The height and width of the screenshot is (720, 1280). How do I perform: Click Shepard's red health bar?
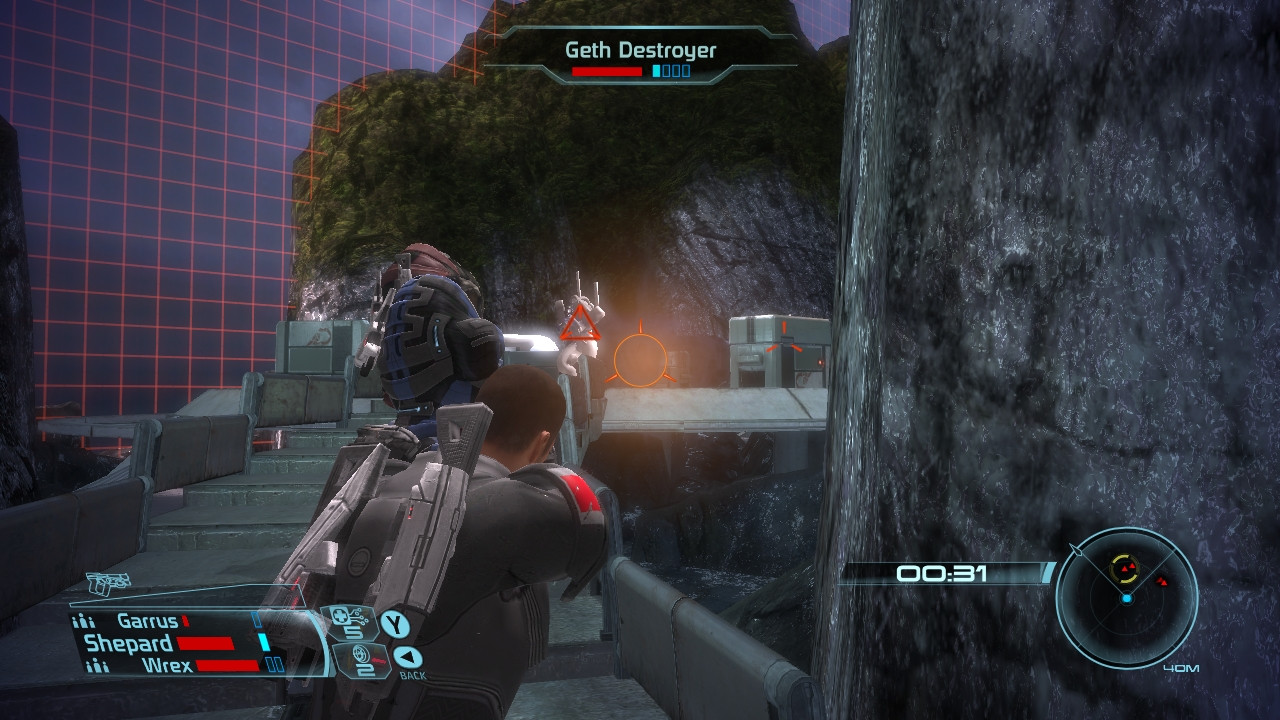(205, 643)
